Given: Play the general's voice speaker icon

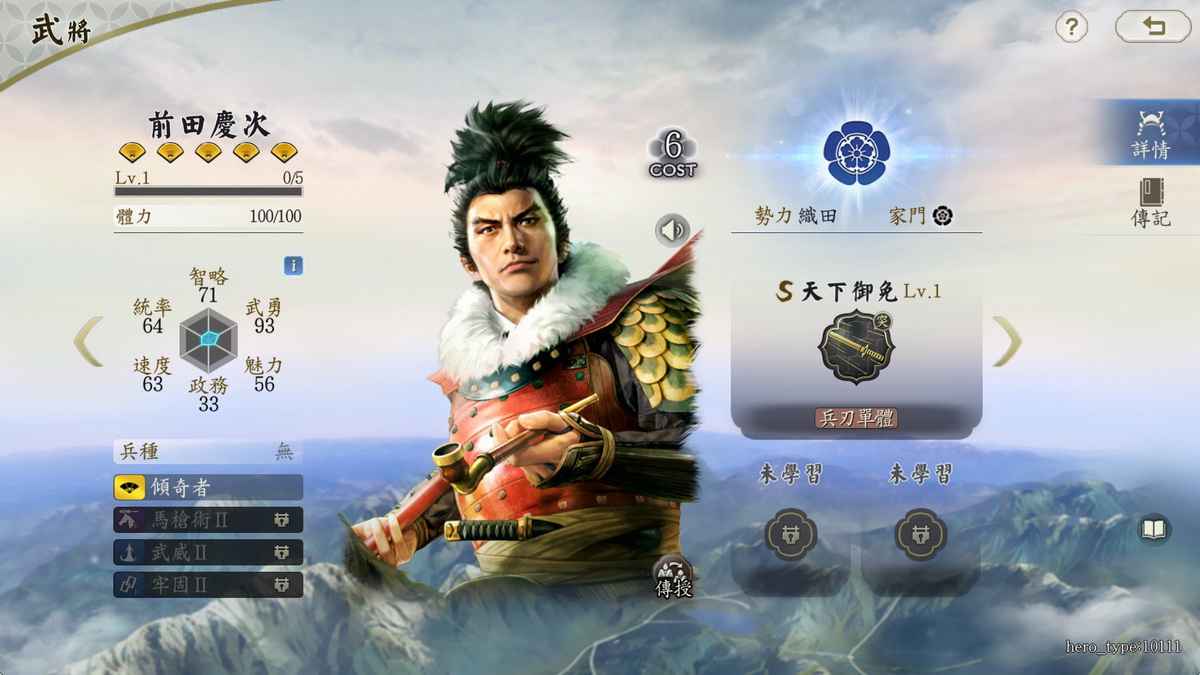Looking at the screenshot, I should click(x=673, y=231).
